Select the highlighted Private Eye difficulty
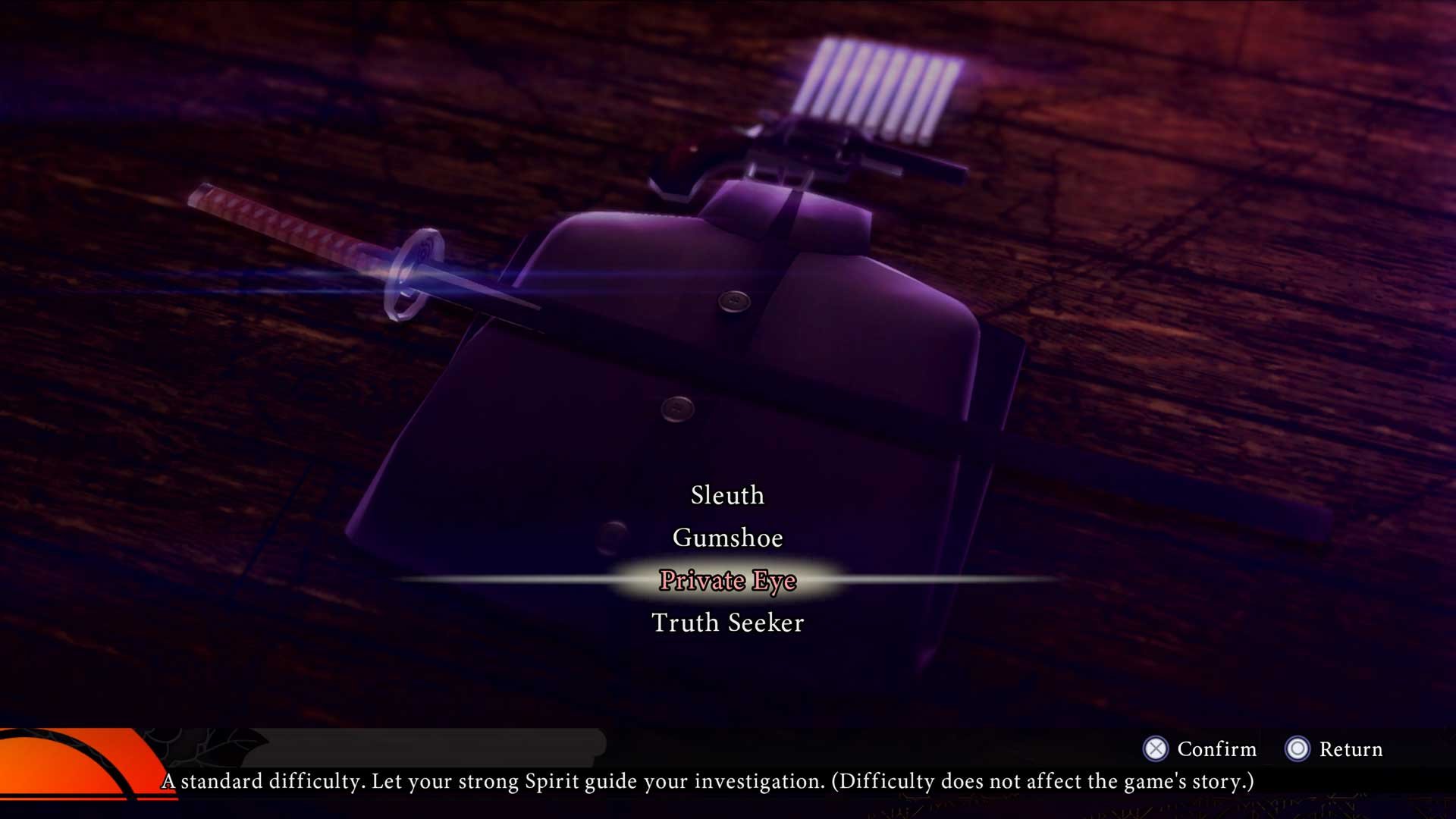Screen dimensions: 1456x819 726,580
